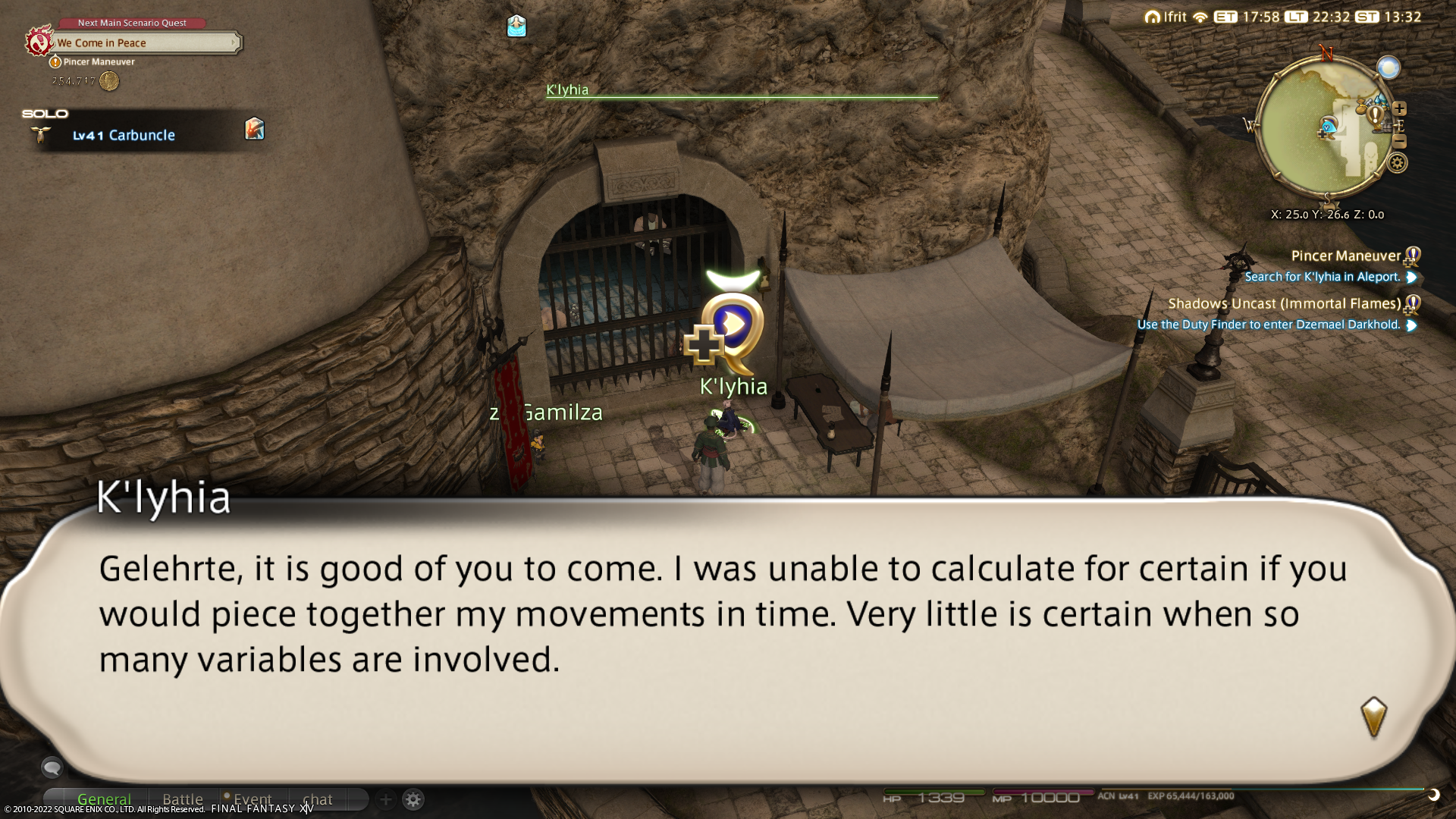Viewport: 1456px width, 819px height.
Task: Click the Carbuncle pet status icon
Action: click(x=255, y=129)
